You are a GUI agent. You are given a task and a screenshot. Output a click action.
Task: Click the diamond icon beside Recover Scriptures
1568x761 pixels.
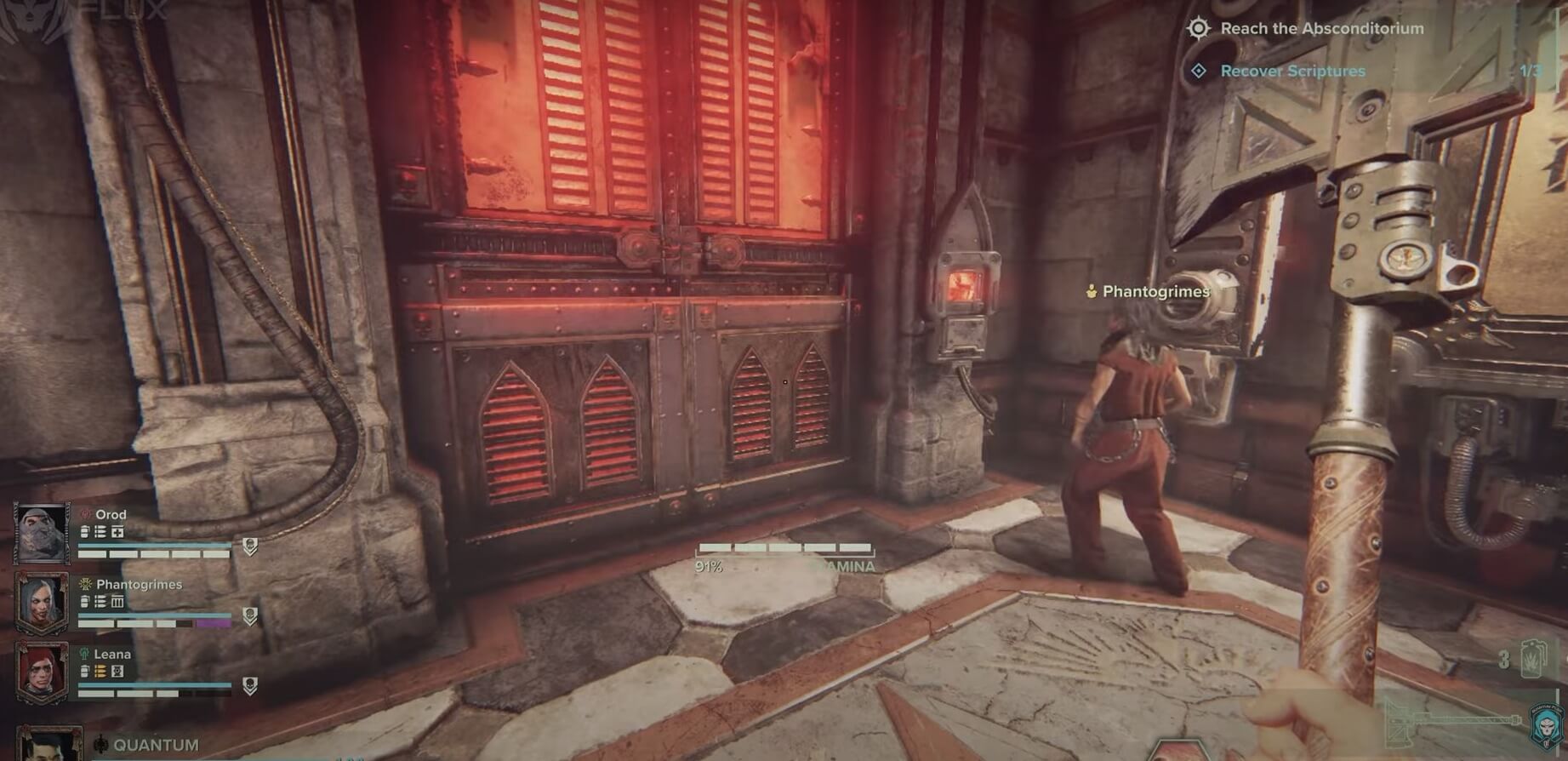pyautogui.click(x=1200, y=71)
